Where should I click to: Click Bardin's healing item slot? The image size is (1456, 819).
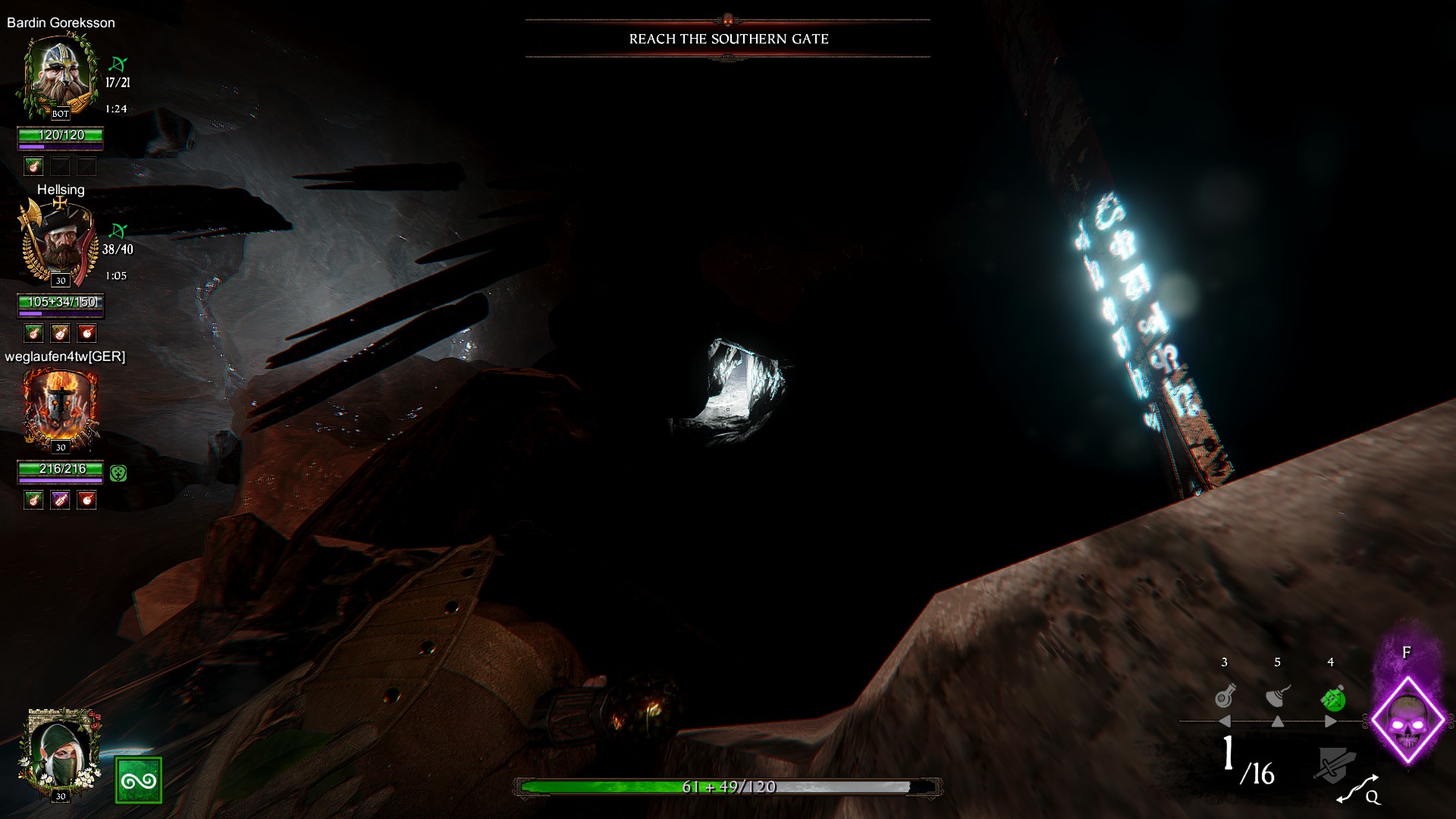[33, 166]
